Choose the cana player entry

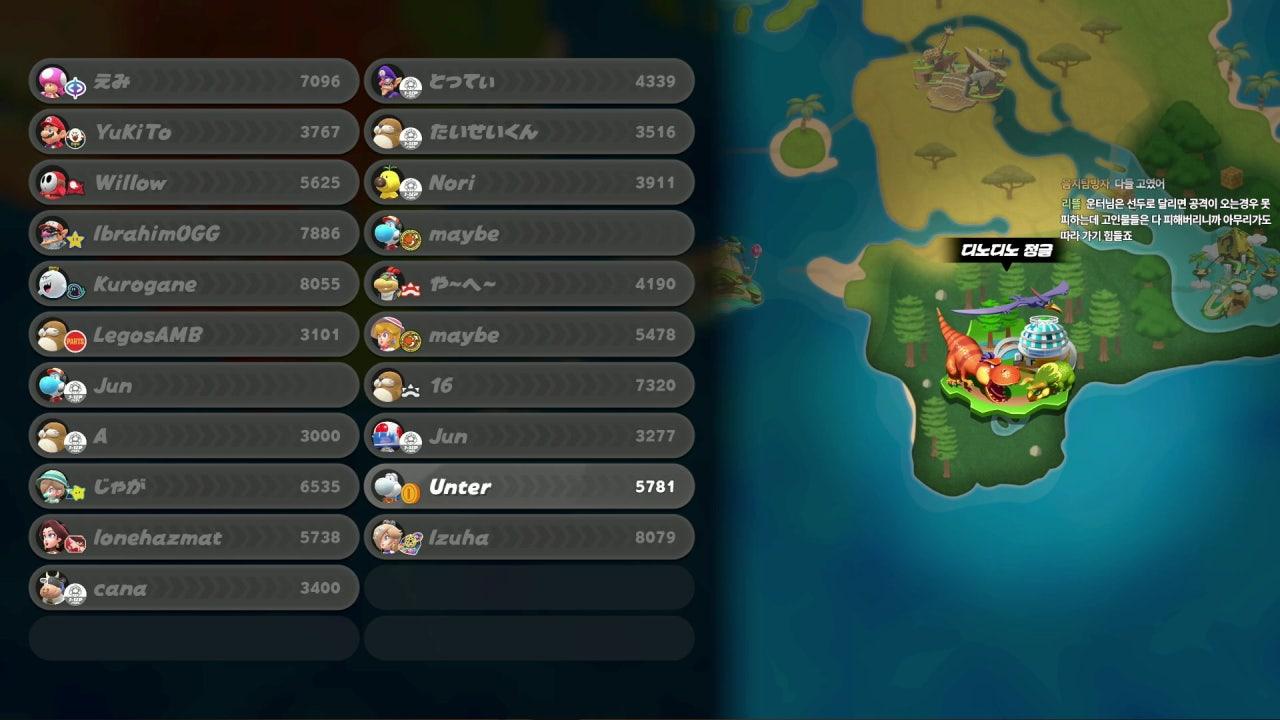click(x=194, y=588)
